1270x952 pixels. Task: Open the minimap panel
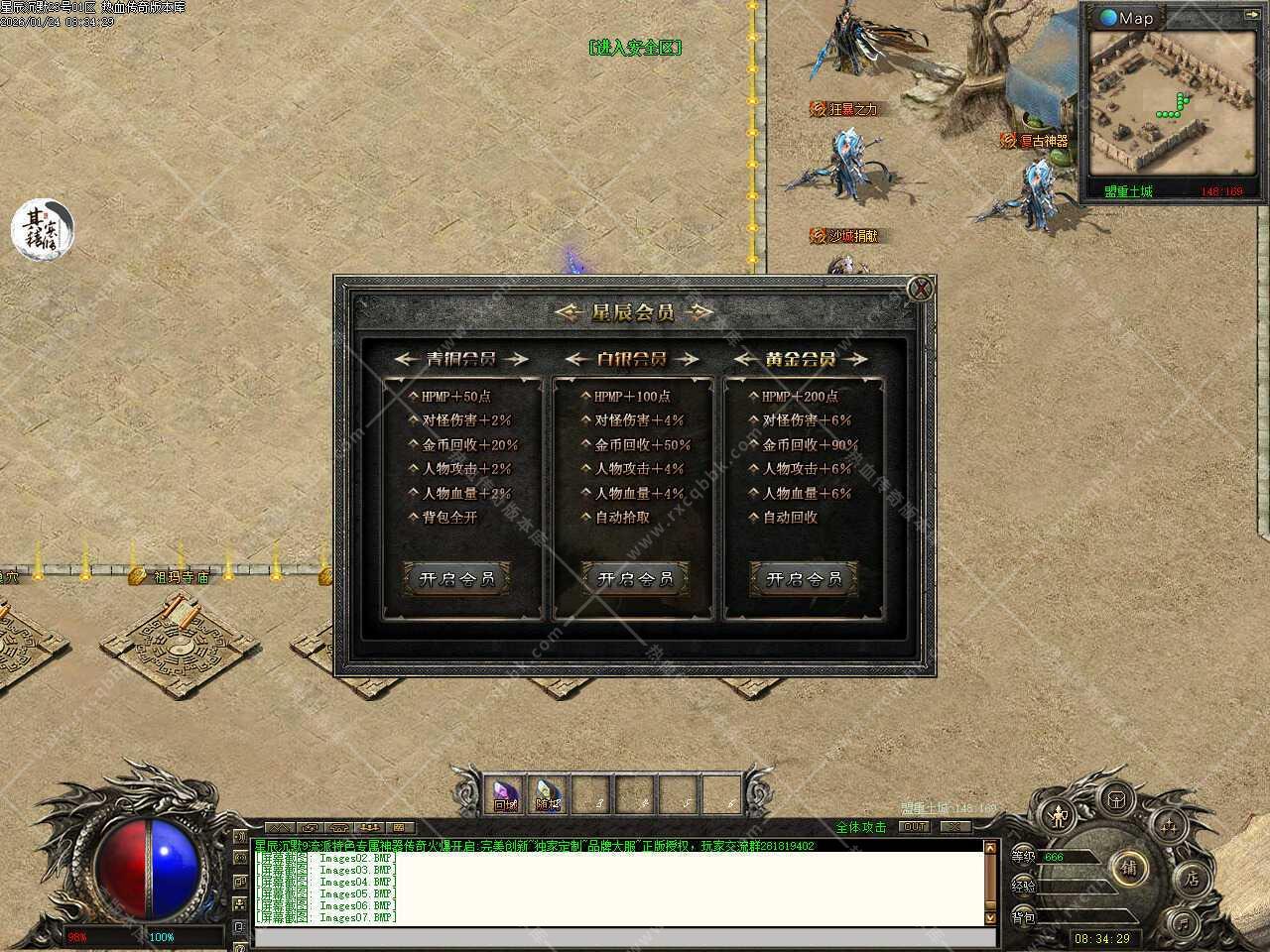[x=1127, y=17]
